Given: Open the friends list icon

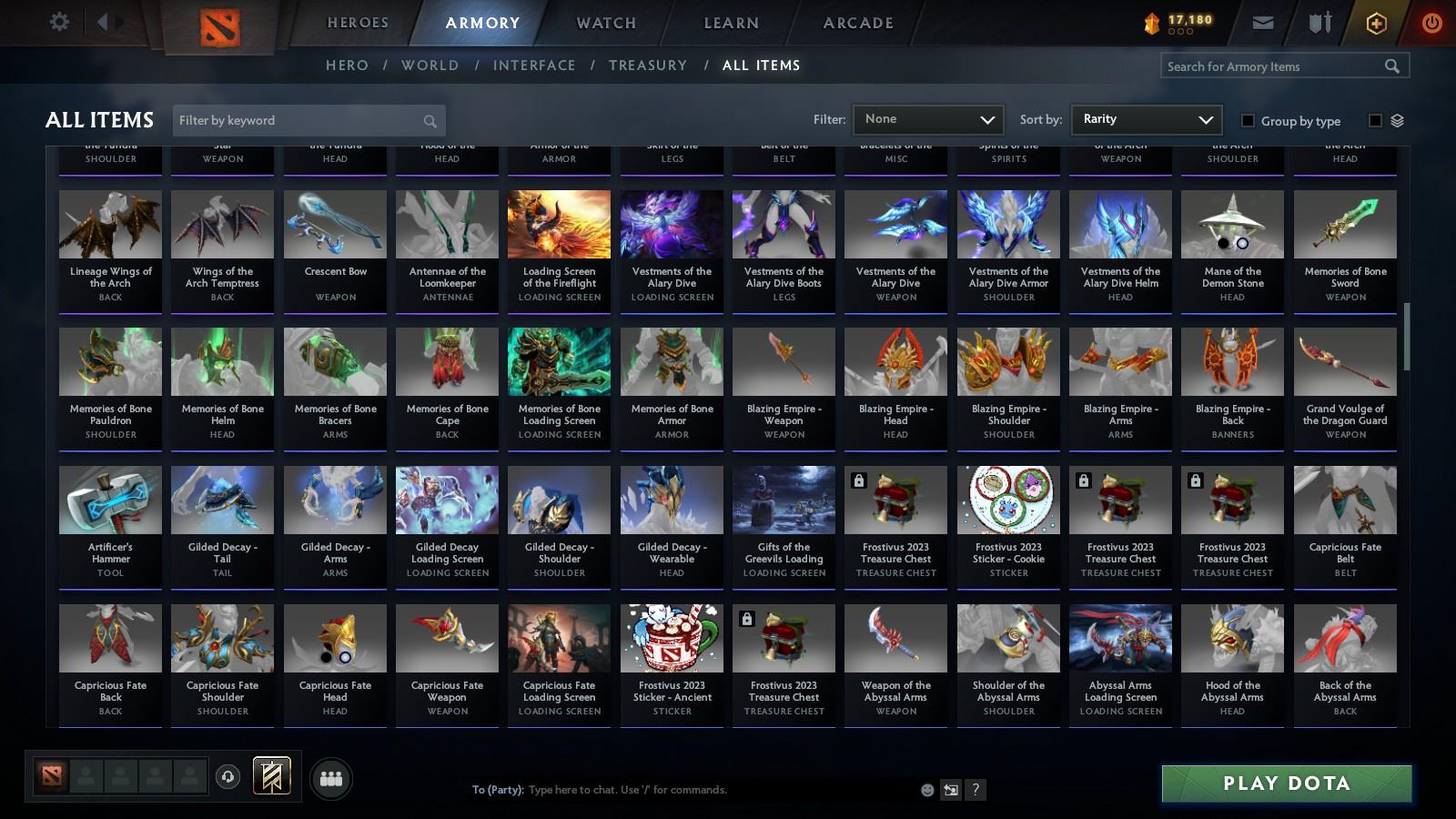Looking at the screenshot, I should [332, 778].
